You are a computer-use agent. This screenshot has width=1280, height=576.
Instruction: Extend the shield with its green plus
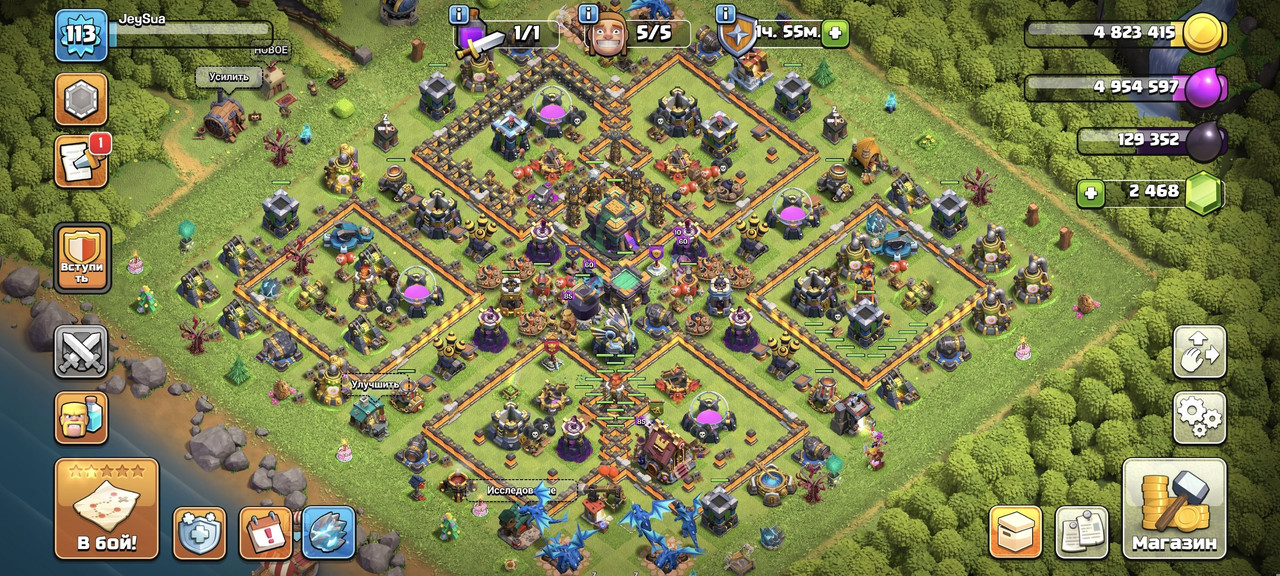click(x=836, y=34)
